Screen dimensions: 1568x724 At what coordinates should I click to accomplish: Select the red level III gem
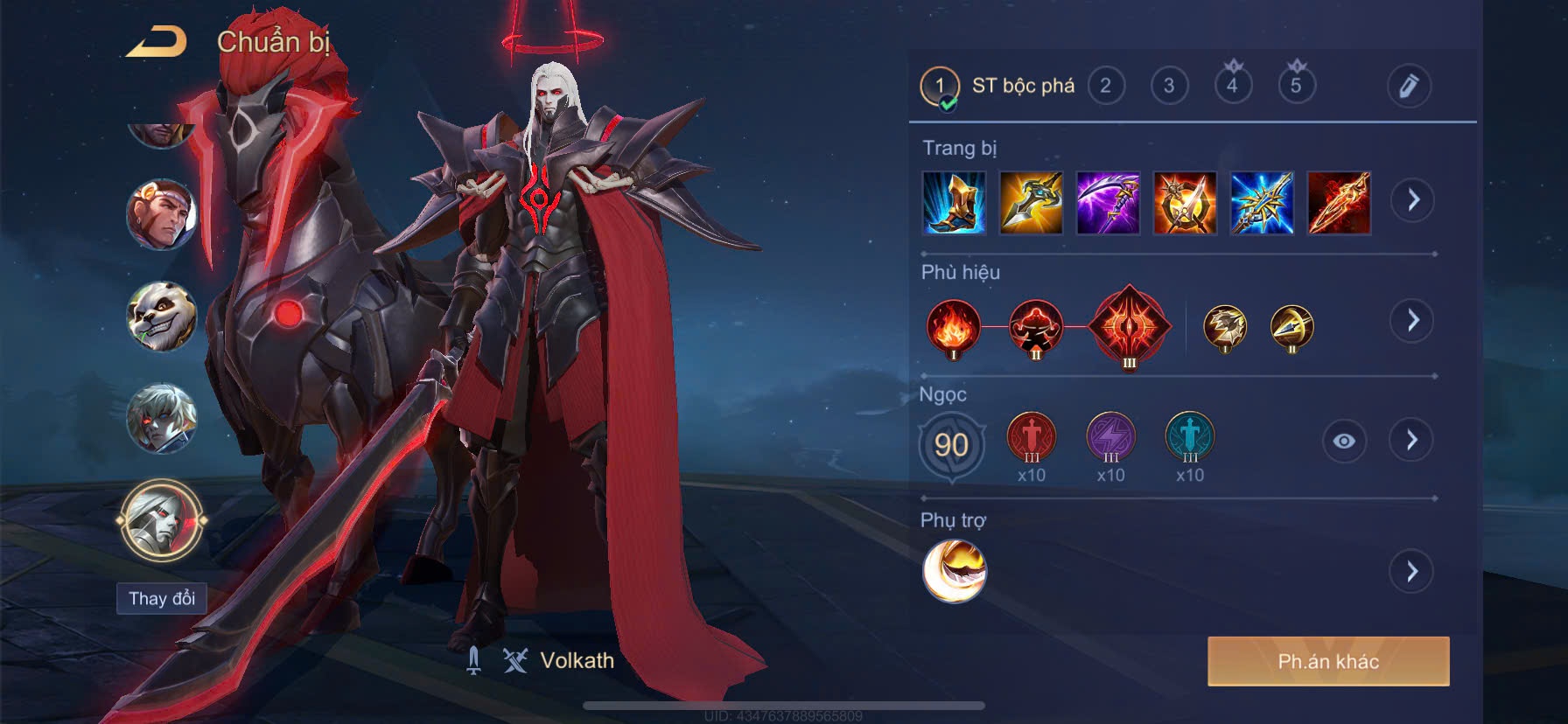point(1032,436)
